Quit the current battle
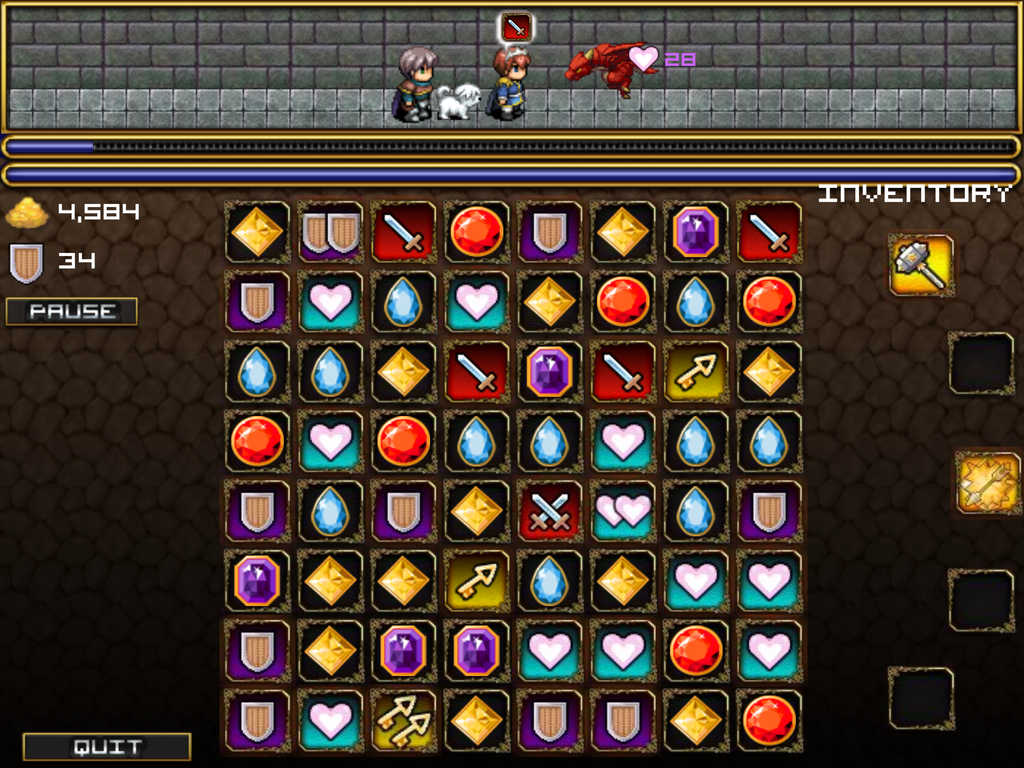 pyautogui.click(x=107, y=746)
